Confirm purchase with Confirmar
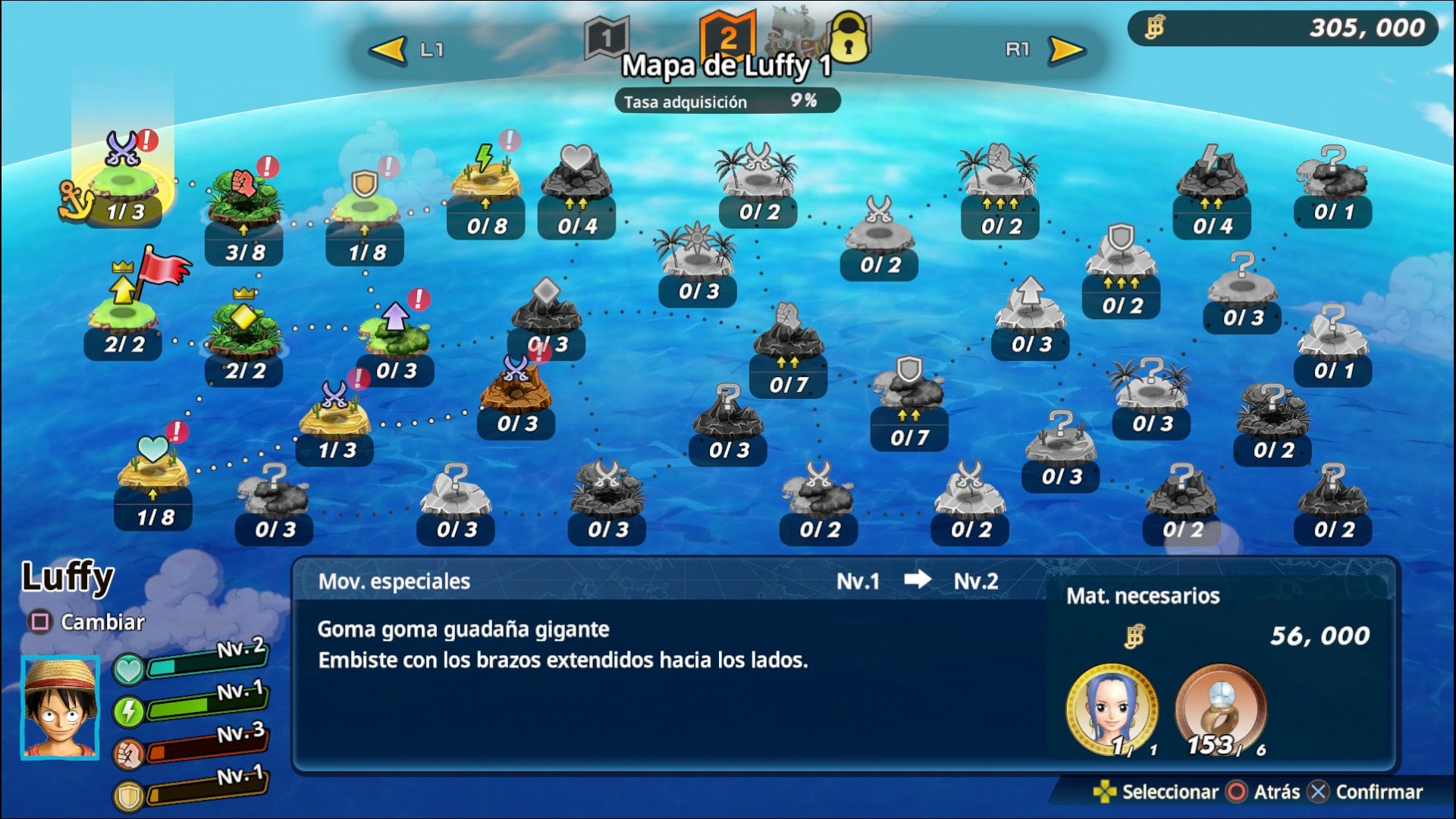The width and height of the screenshot is (1456, 819). [1365, 790]
